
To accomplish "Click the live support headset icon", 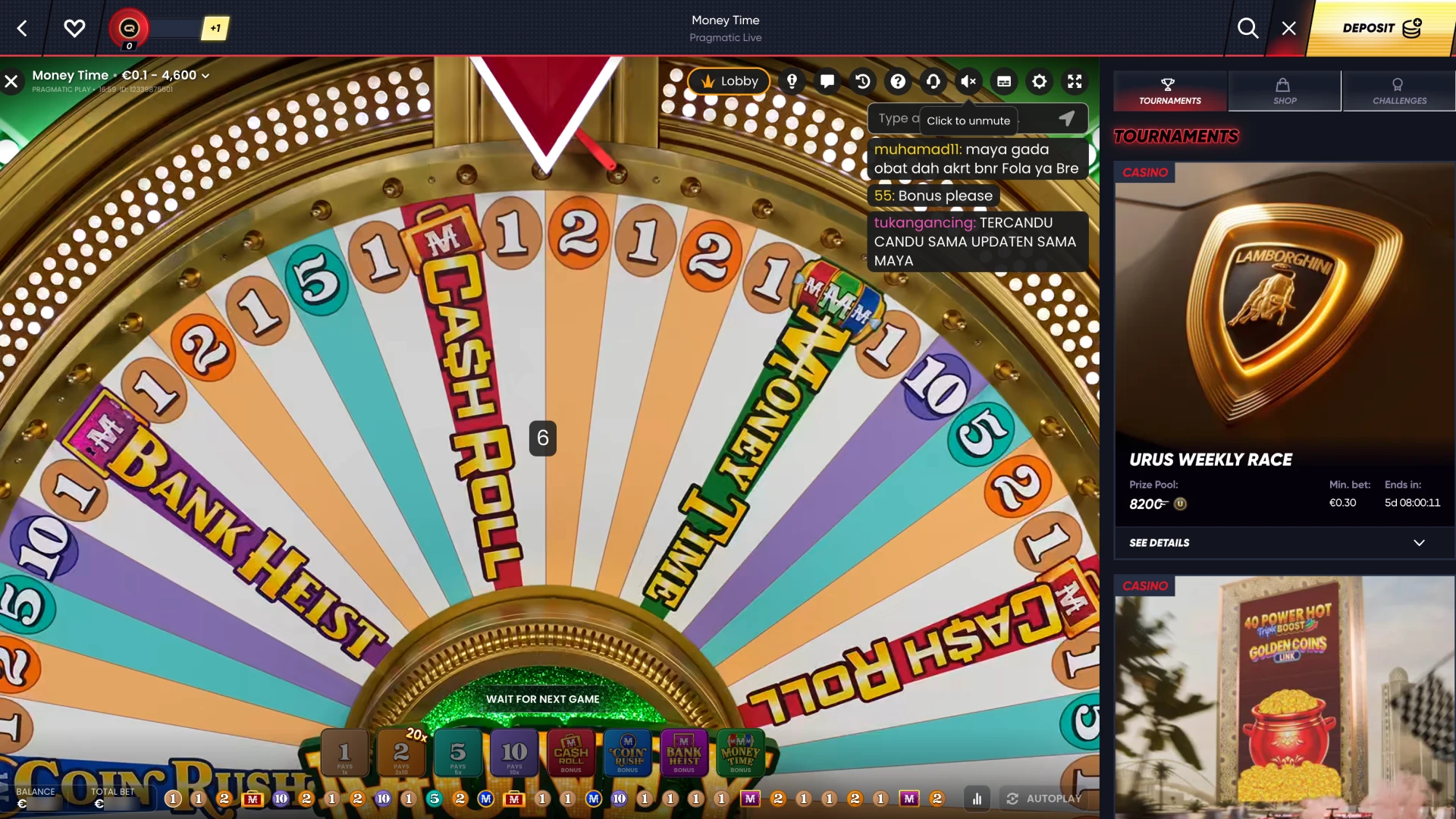I will pos(934,81).
